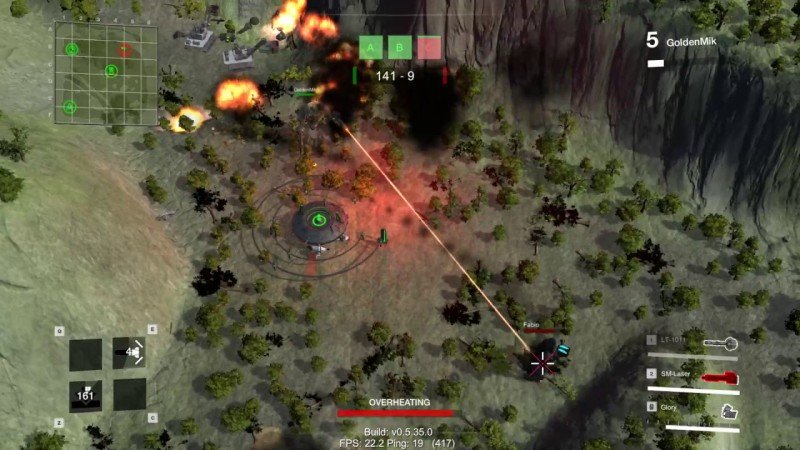Click the red capture point indicator
The image size is (800, 450).
click(429, 48)
